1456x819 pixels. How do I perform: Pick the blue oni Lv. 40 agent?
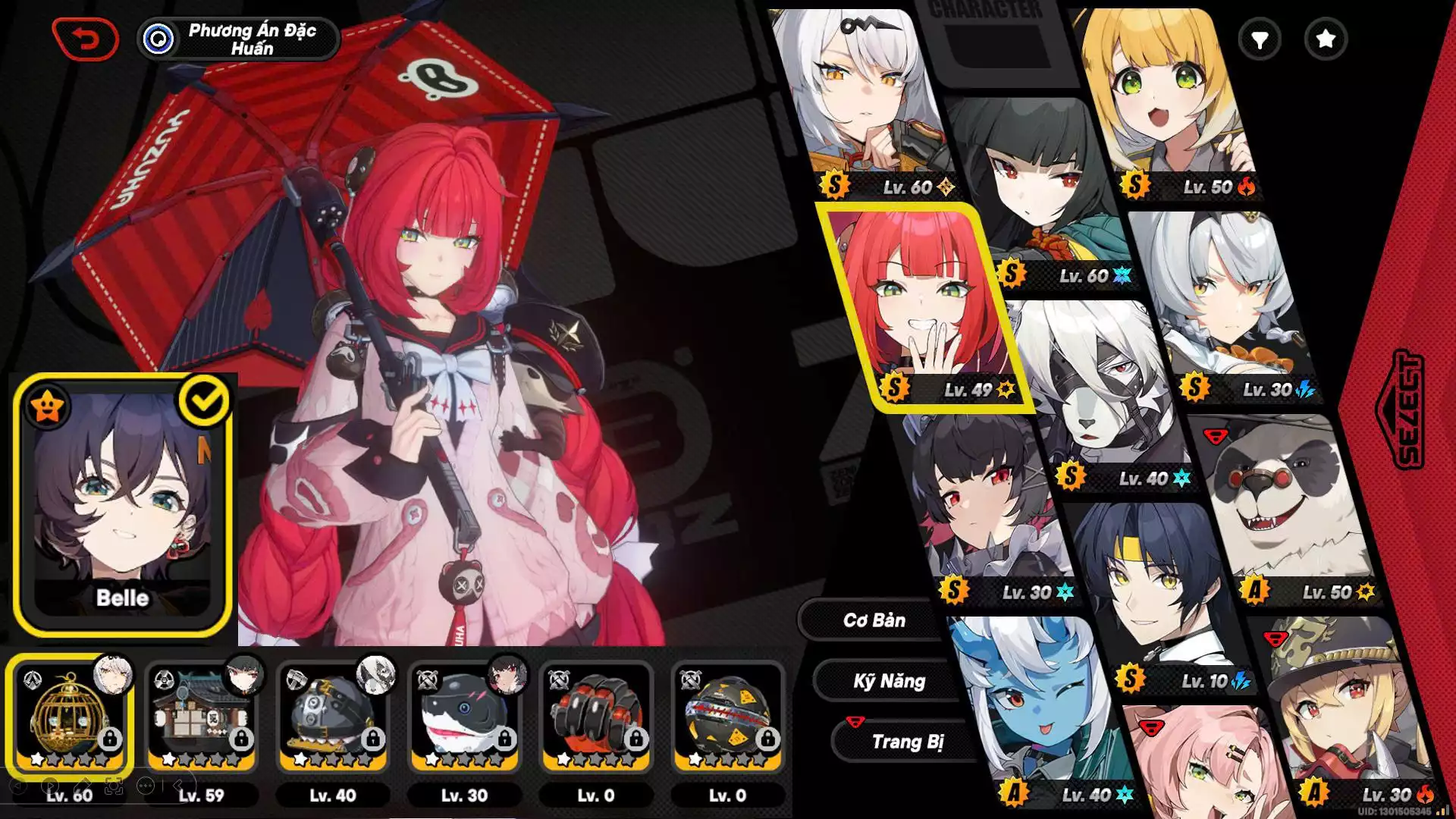coord(1039,713)
